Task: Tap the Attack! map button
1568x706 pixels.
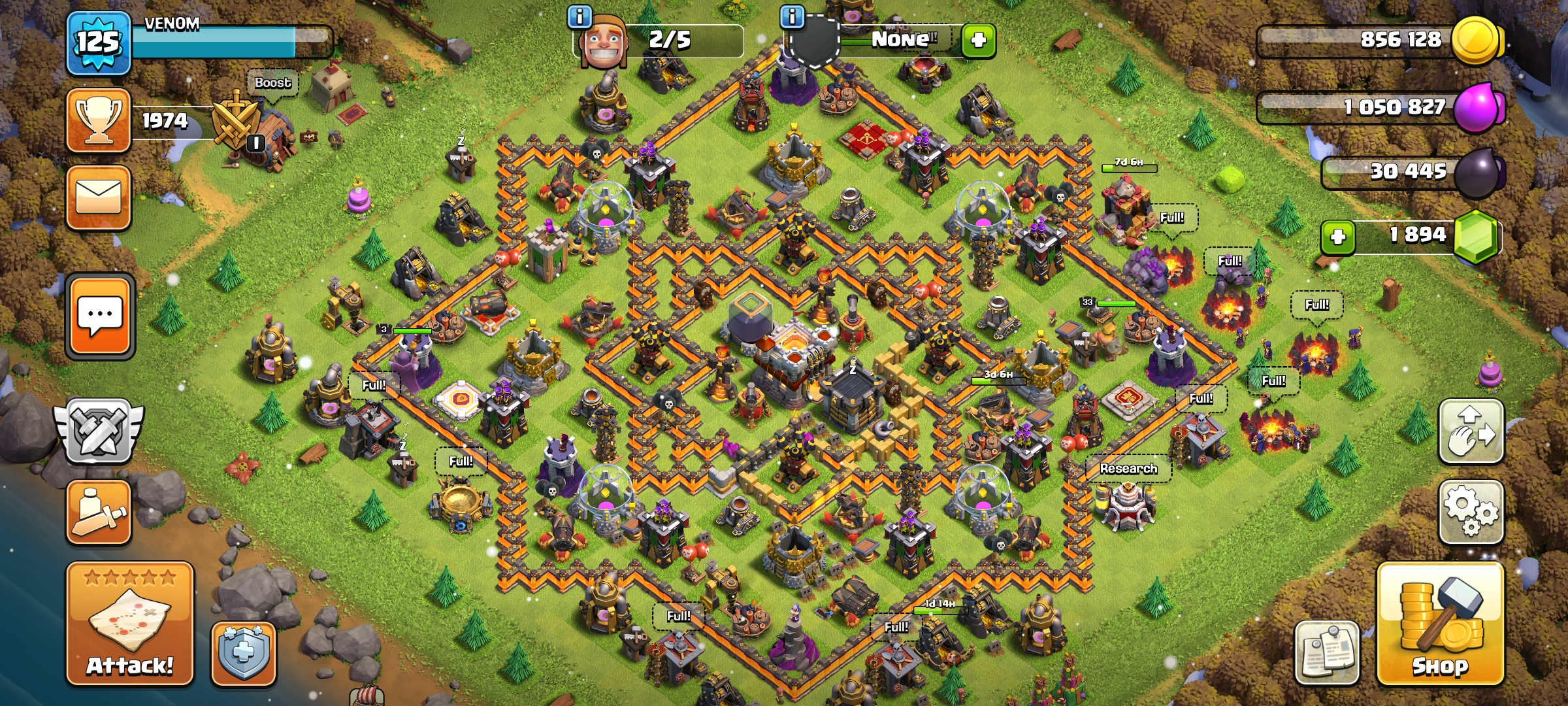Action: (x=130, y=624)
